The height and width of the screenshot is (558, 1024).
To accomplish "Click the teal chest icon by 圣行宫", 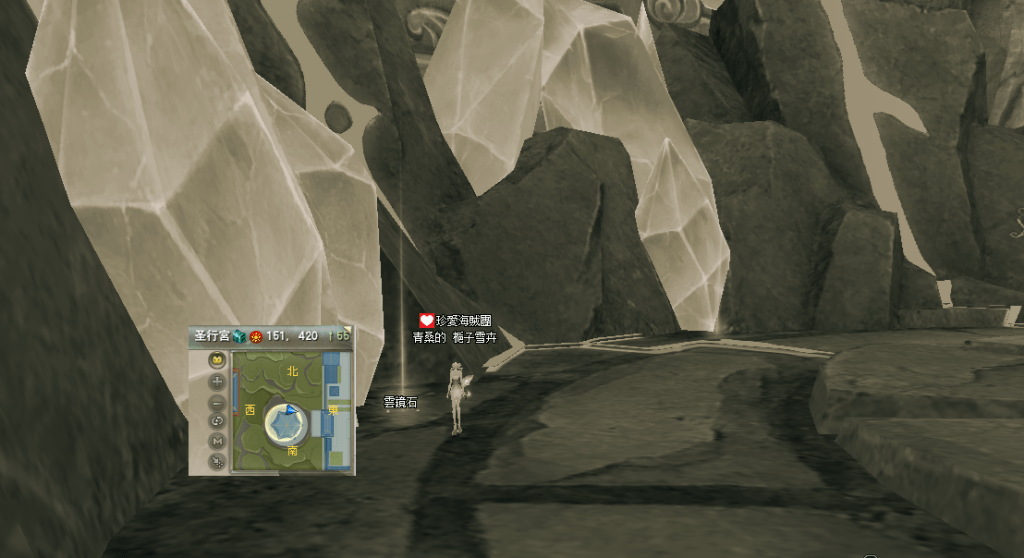I will click(240, 337).
